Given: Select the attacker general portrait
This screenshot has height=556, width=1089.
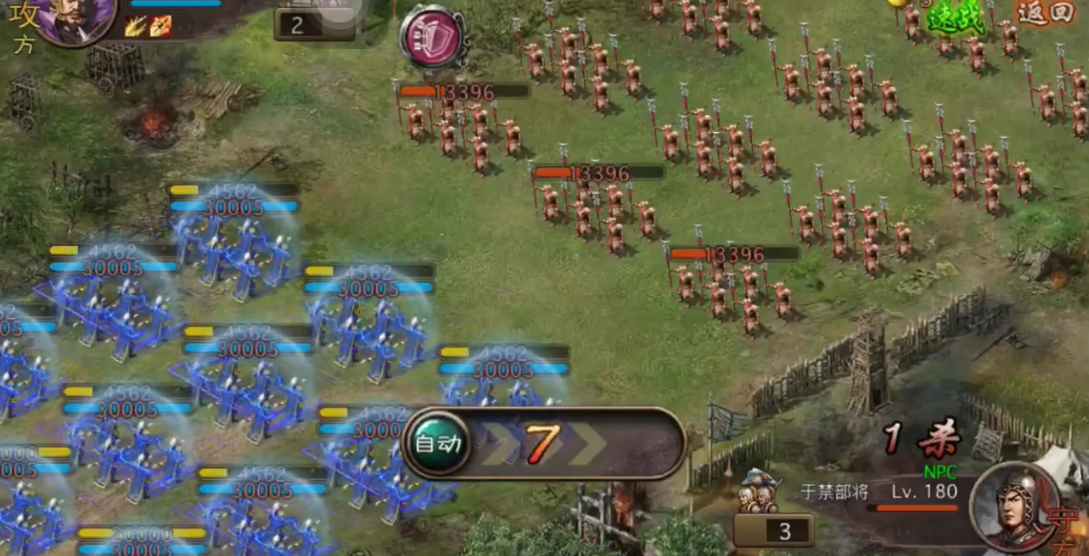Looking at the screenshot, I should pos(78,18).
